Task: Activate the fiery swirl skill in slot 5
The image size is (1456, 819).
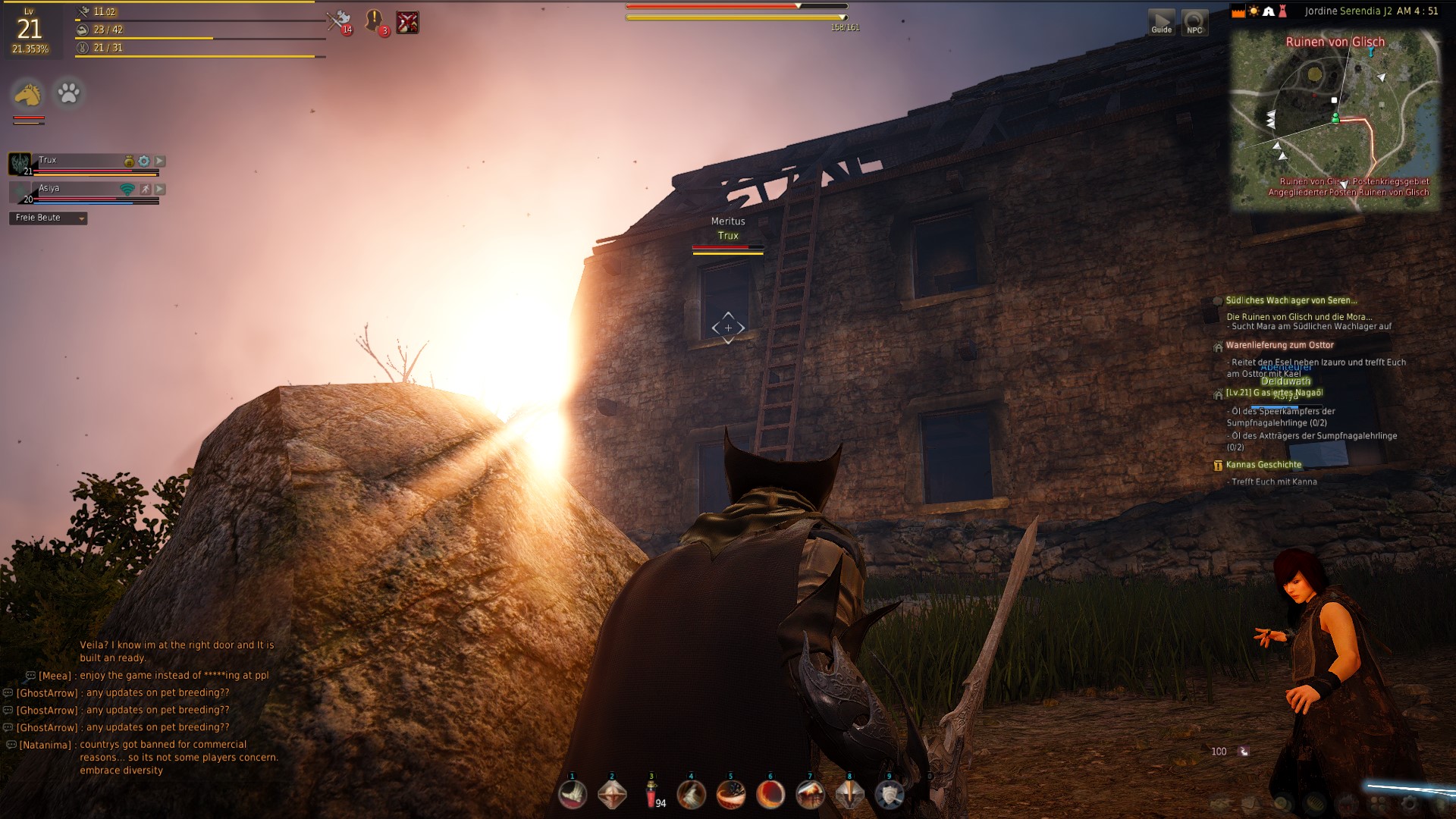Action: pos(730,794)
